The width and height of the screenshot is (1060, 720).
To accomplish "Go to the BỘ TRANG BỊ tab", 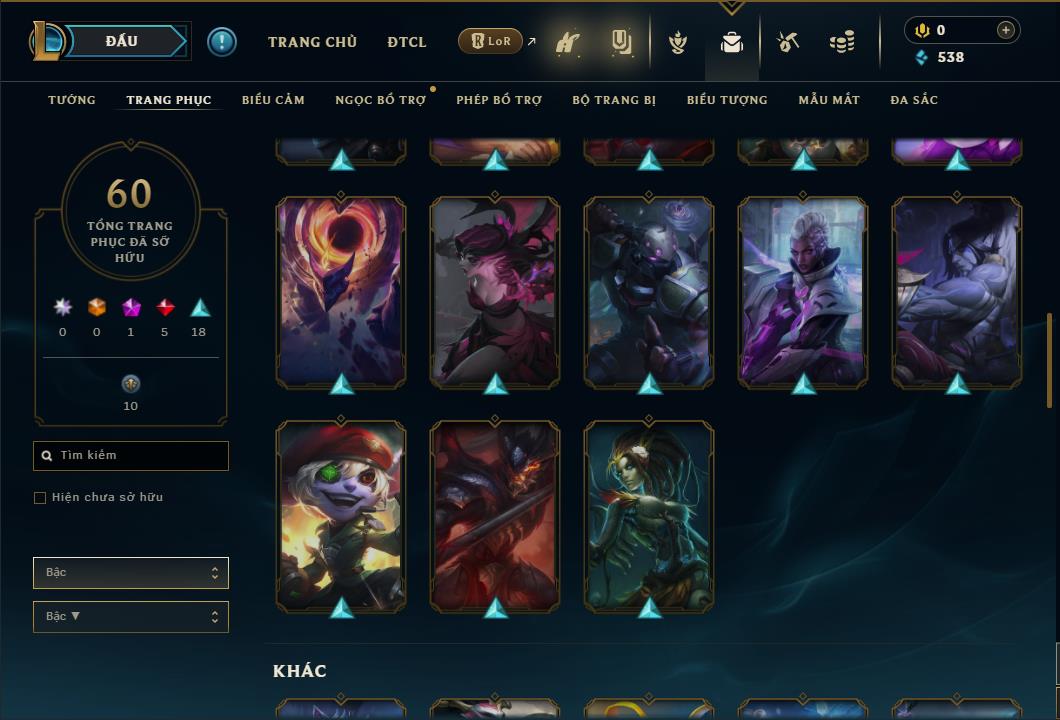I will [614, 100].
